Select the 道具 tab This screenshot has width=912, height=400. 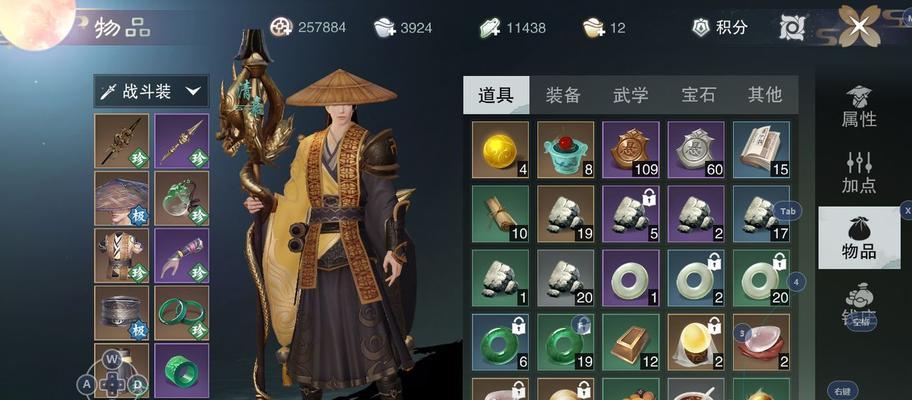[x=496, y=95]
